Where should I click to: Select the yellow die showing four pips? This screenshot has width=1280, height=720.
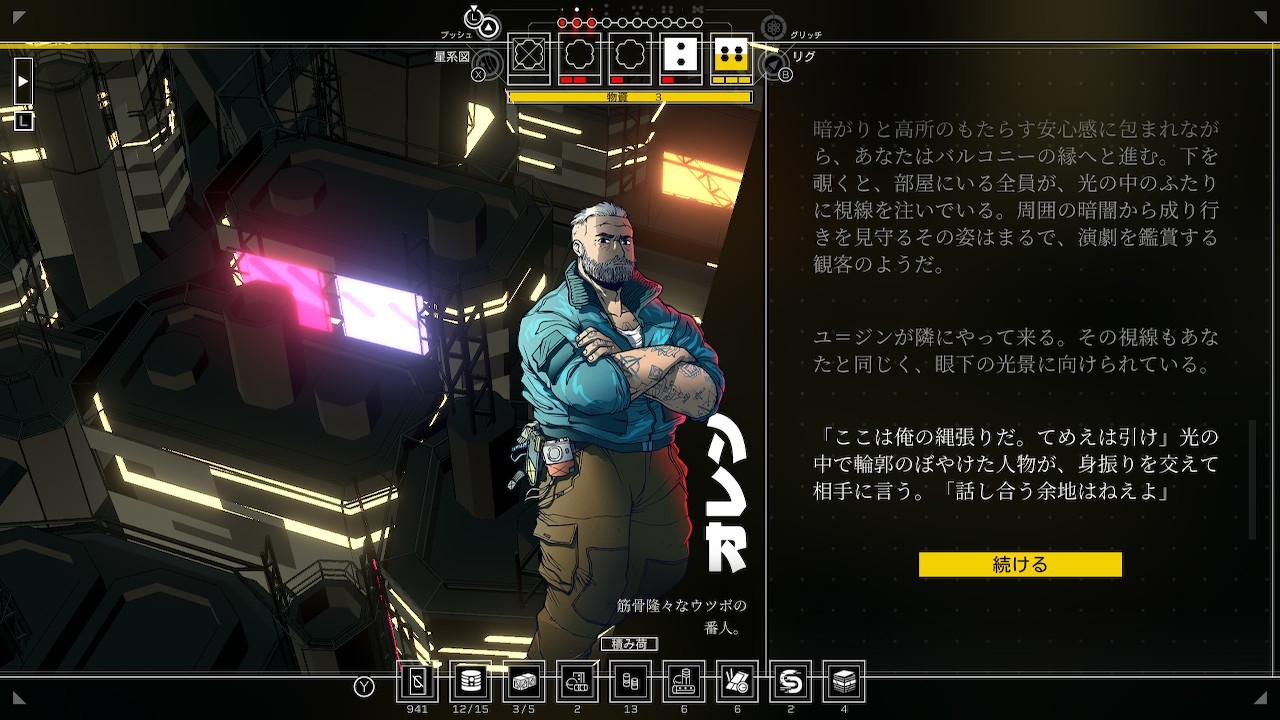731,58
